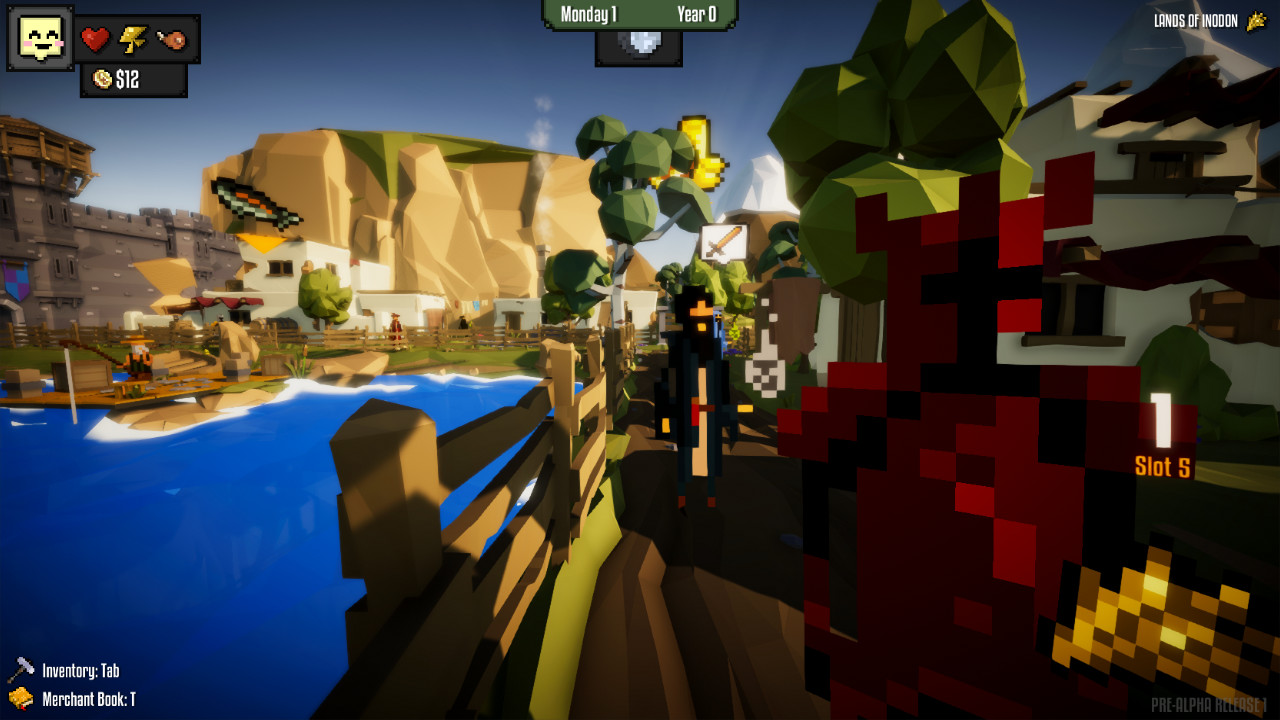This screenshot has height=720, width=1280.
Task: Click the smiley face character portrait
Action: [x=39, y=39]
